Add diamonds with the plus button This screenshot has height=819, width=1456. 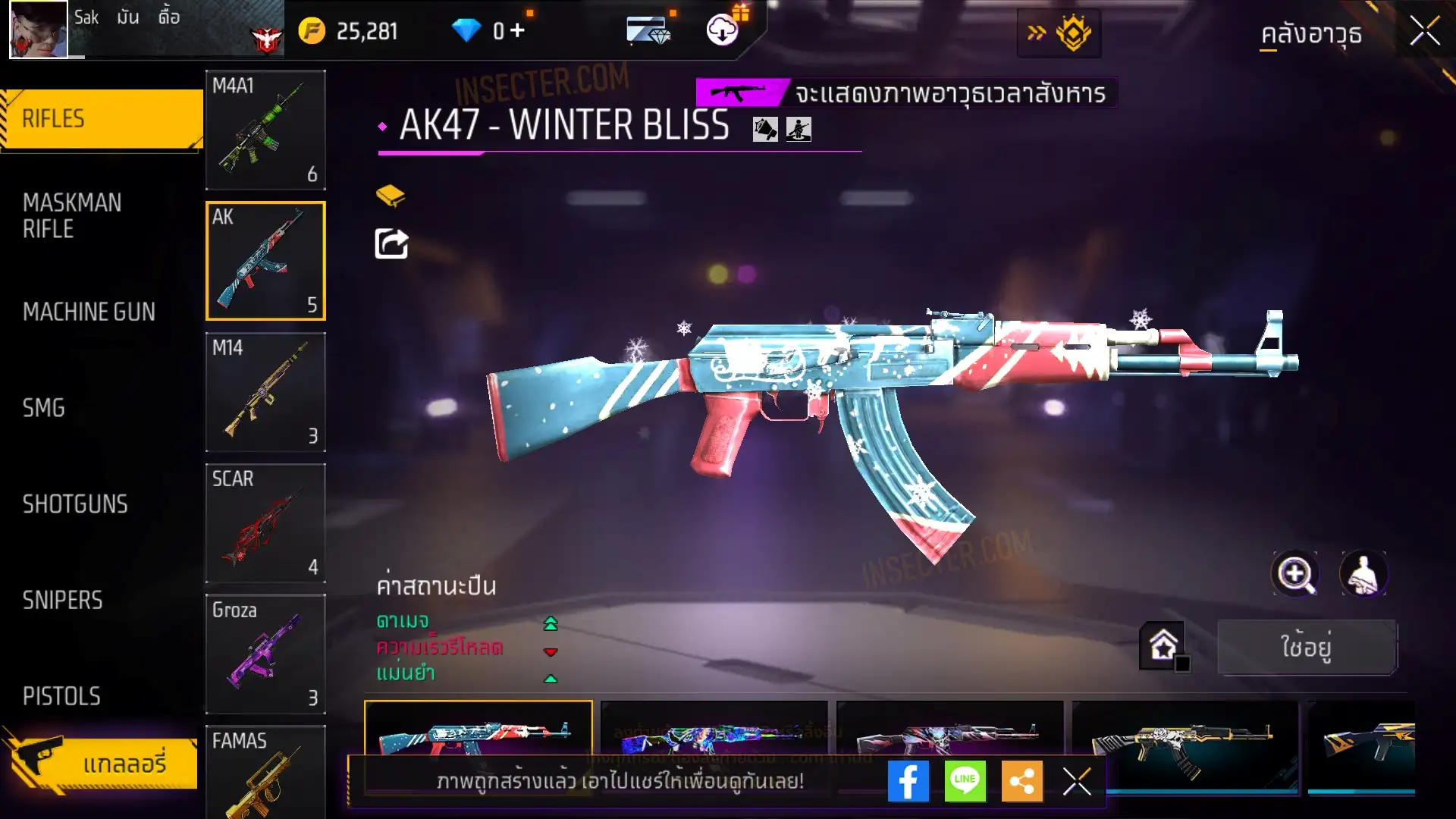(x=518, y=30)
